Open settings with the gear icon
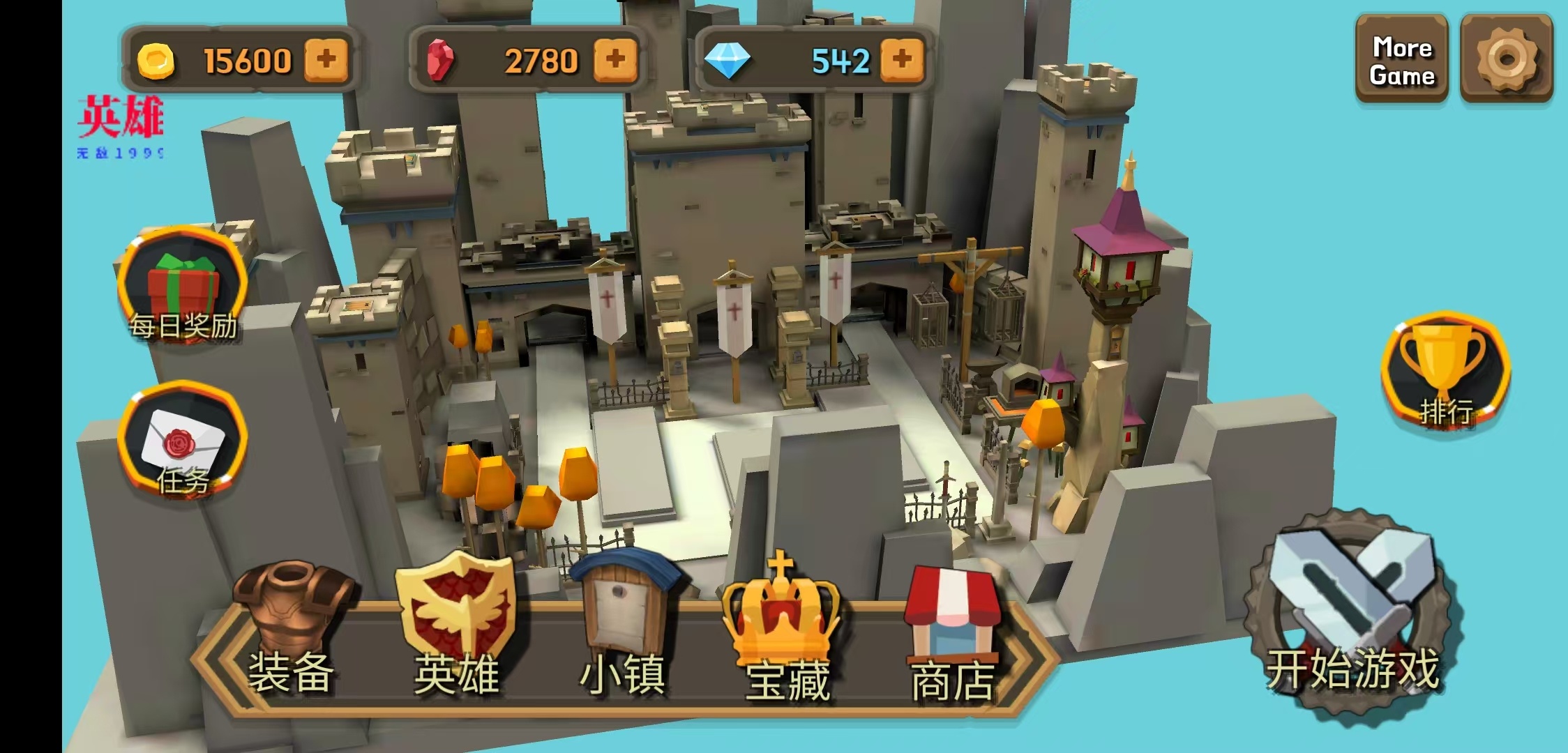The width and height of the screenshot is (1568, 753). 1506,60
